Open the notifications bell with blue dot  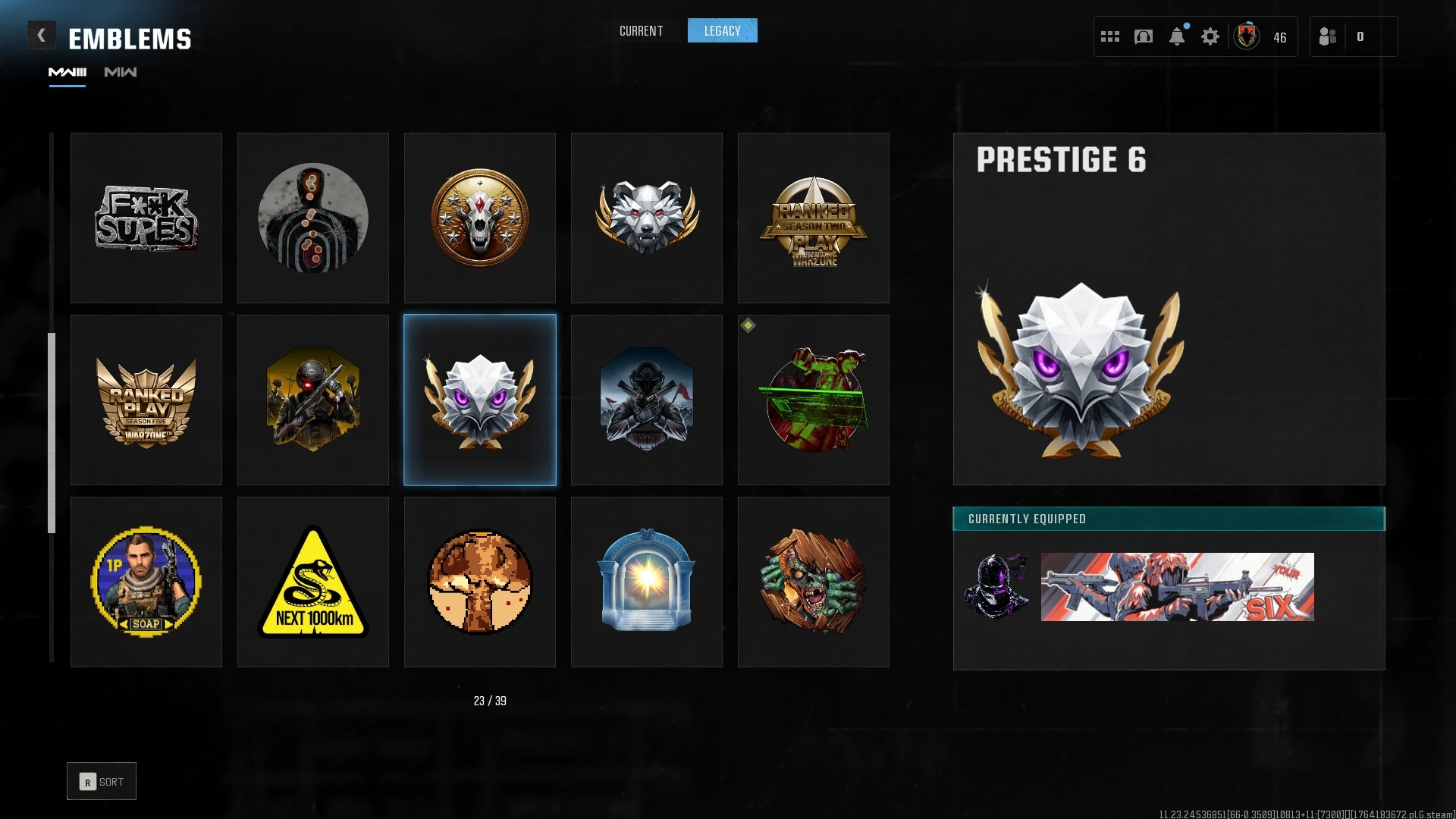[x=1178, y=36]
